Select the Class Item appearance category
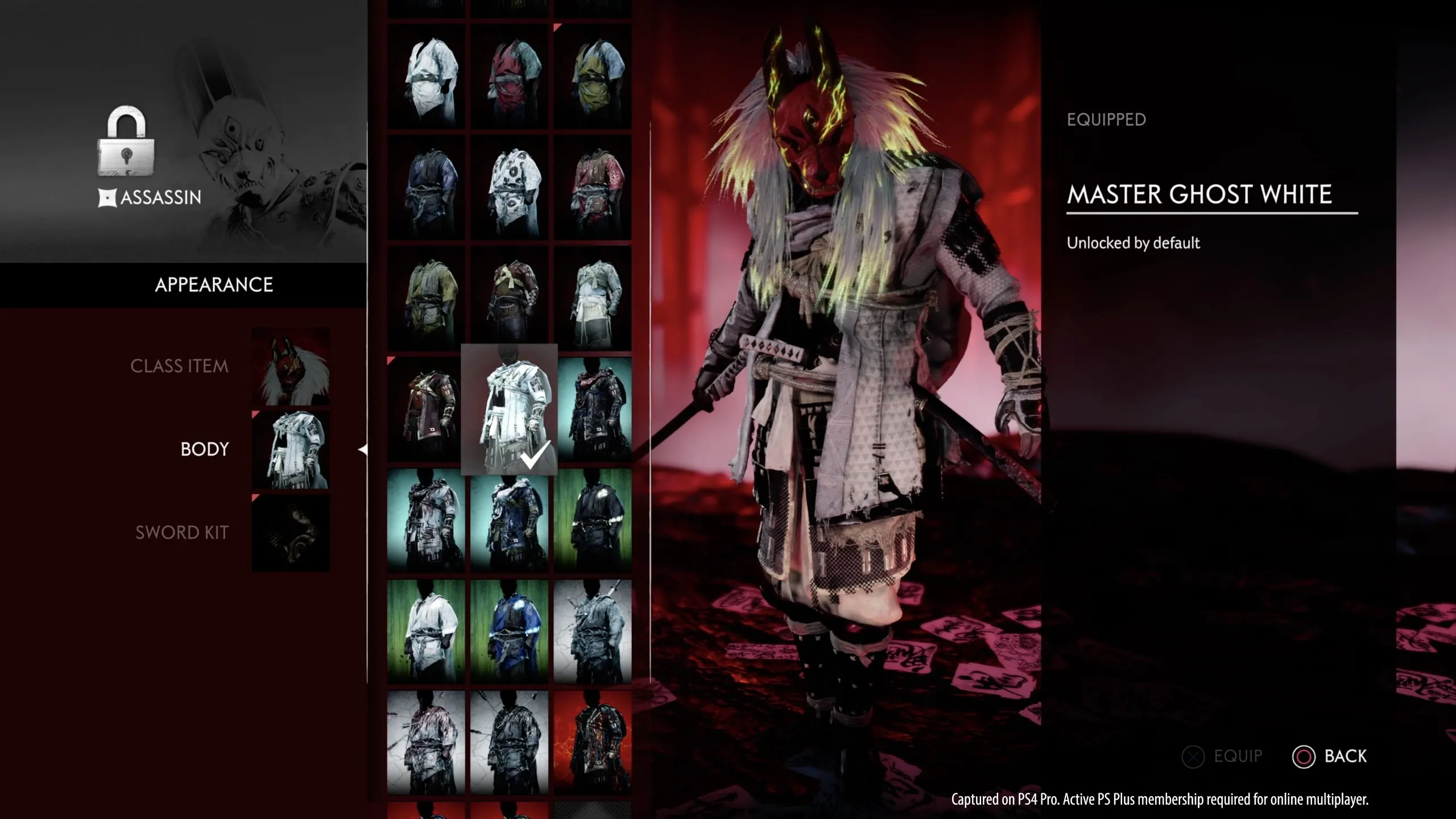This screenshot has width=1456, height=819. 179,366
